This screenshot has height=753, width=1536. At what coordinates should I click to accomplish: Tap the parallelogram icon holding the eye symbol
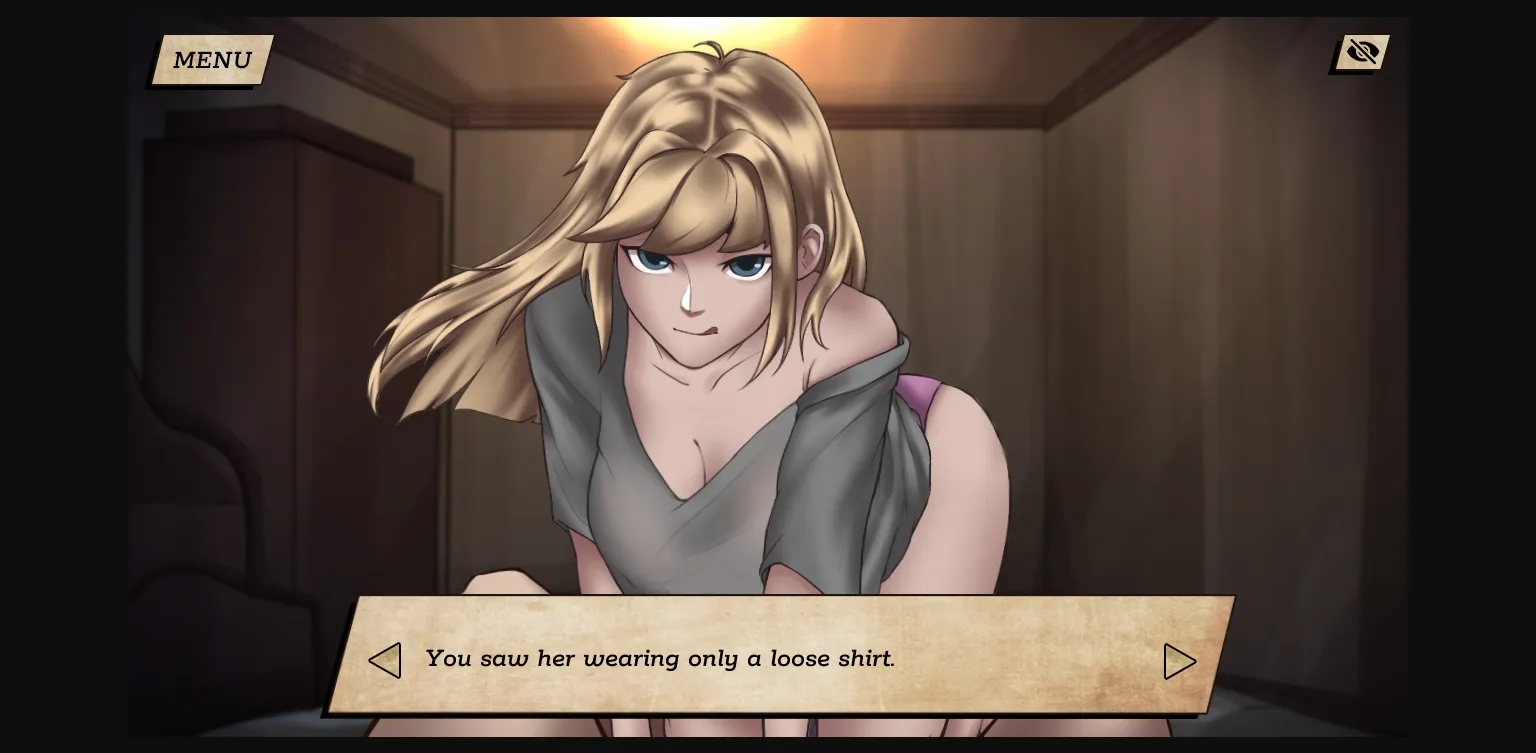(x=1362, y=51)
